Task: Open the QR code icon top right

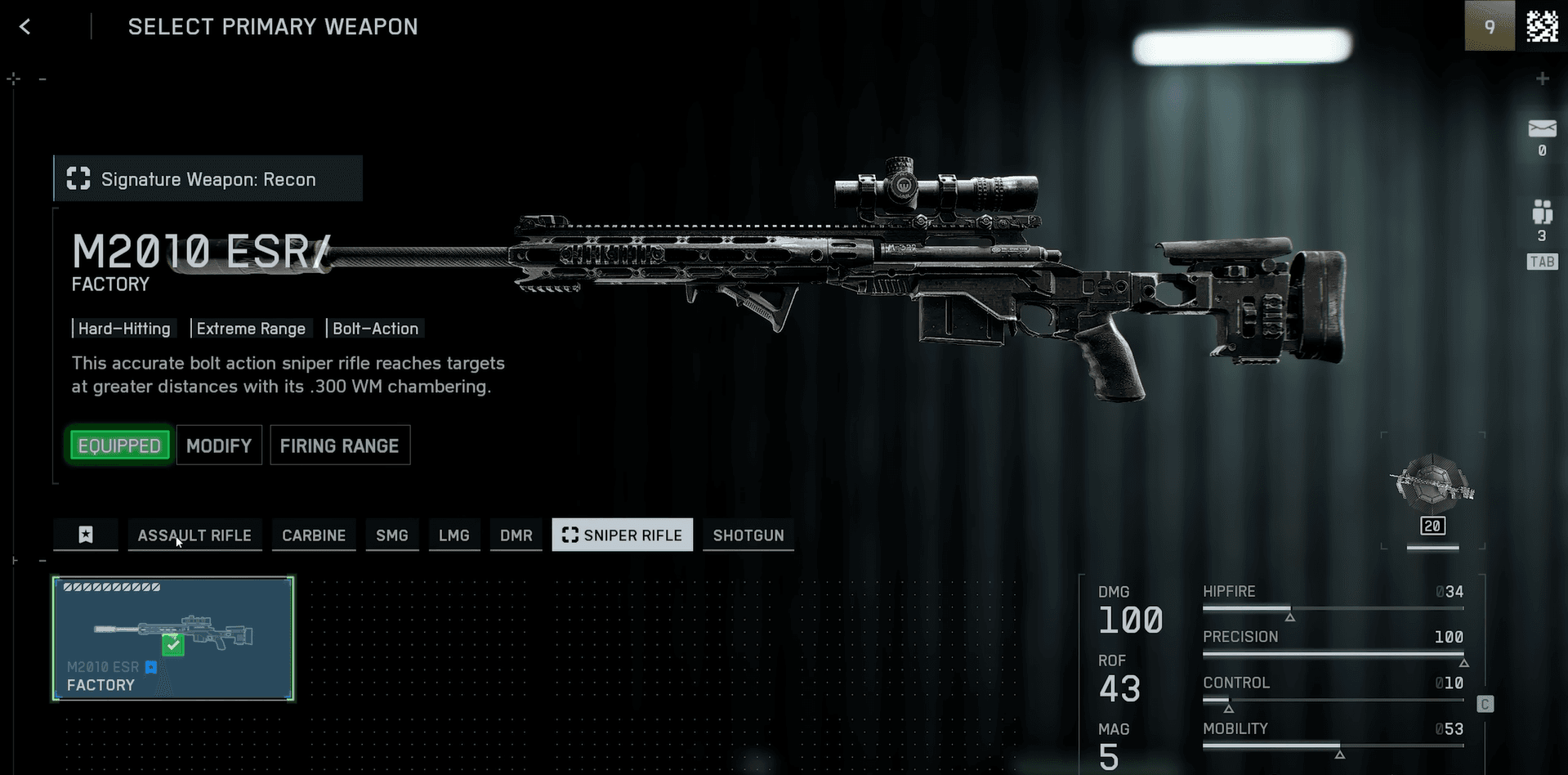Action: [x=1541, y=25]
